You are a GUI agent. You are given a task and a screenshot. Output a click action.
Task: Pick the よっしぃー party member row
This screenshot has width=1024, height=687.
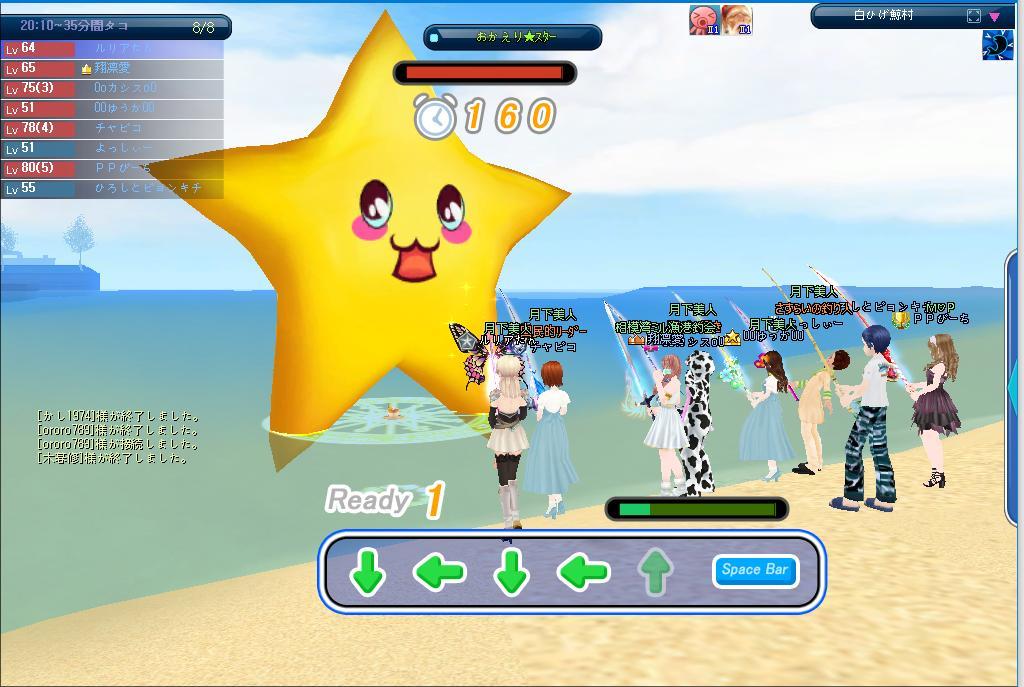coord(112,148)
